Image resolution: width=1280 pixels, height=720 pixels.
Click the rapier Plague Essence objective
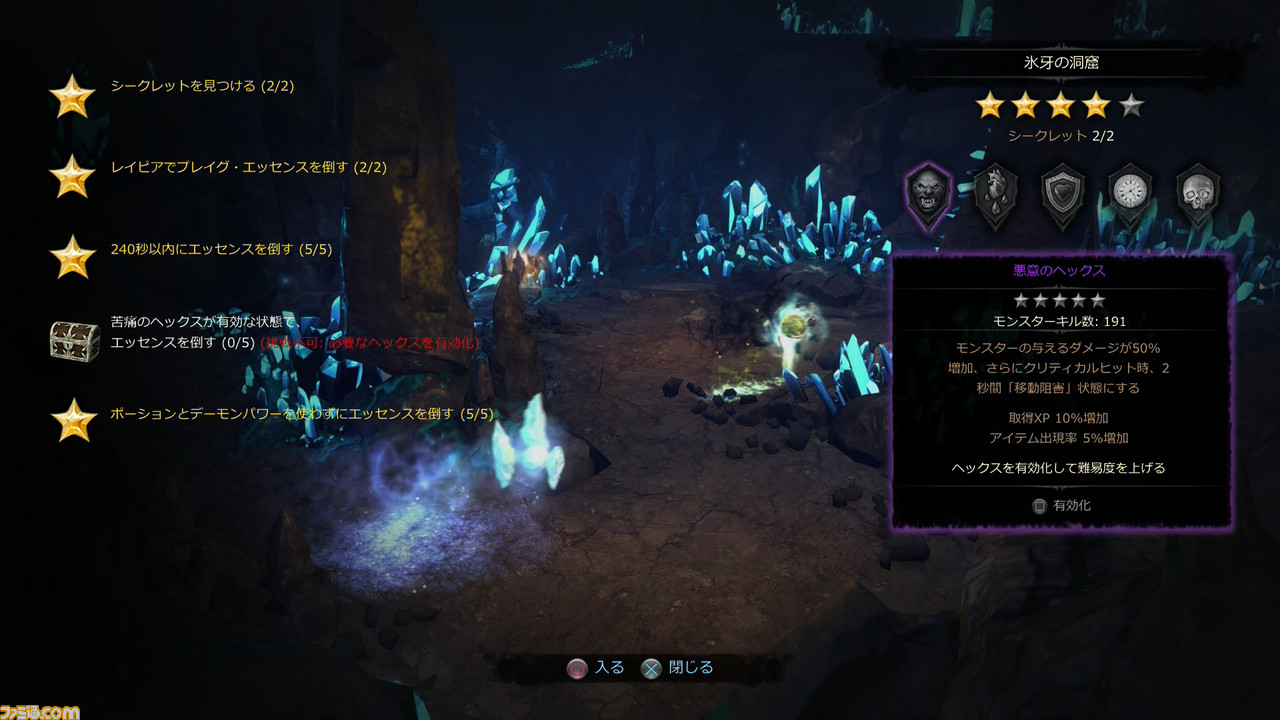pos(248,168)
